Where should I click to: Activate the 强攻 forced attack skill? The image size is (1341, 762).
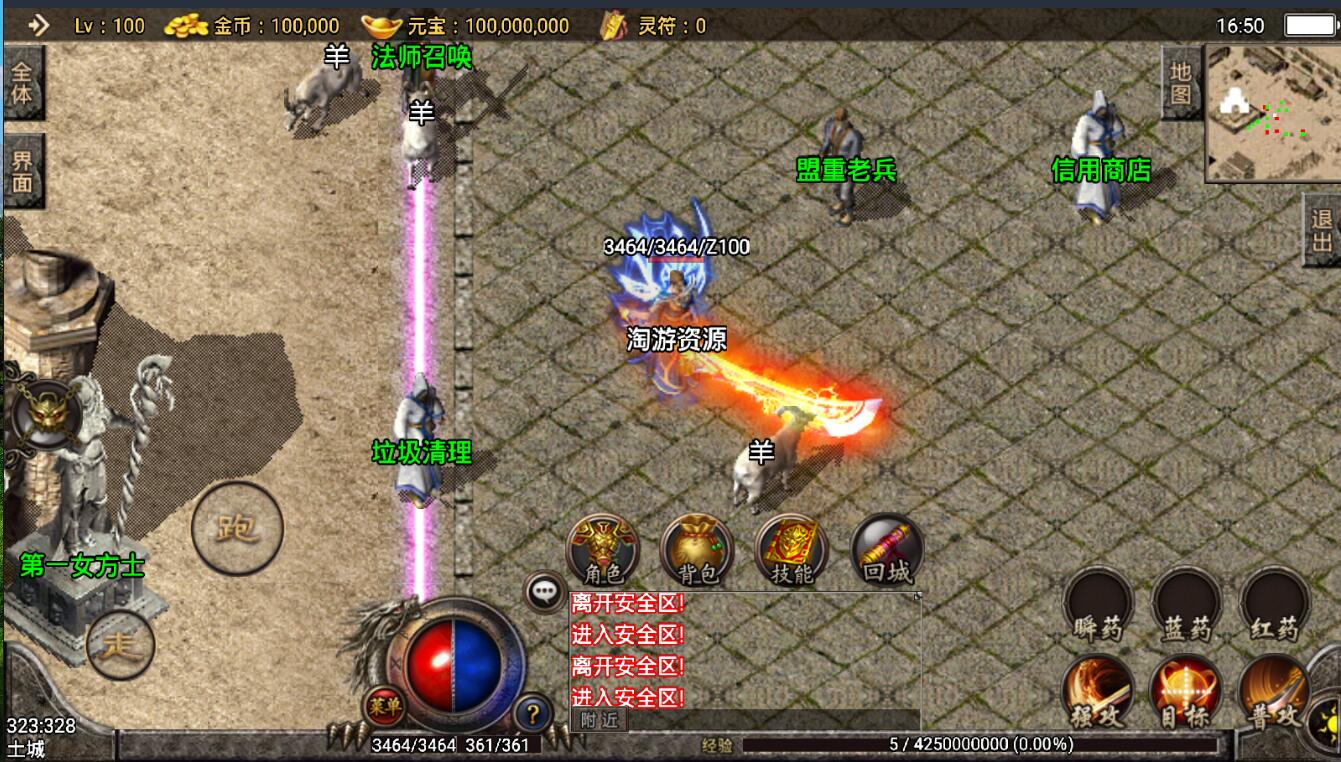click(x=1099, y=692)
